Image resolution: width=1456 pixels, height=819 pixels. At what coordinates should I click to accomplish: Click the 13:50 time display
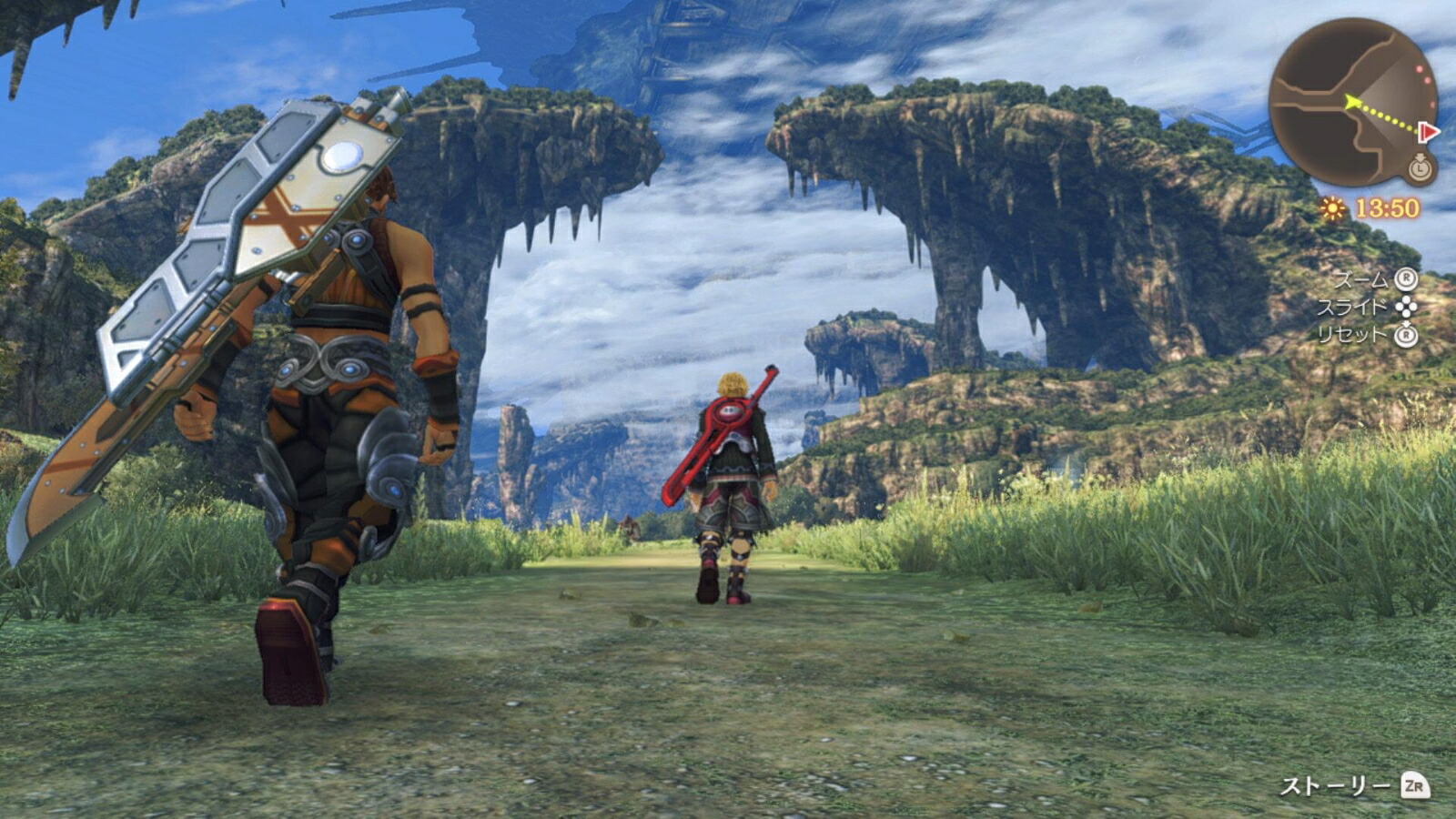tap(1387, 207)
